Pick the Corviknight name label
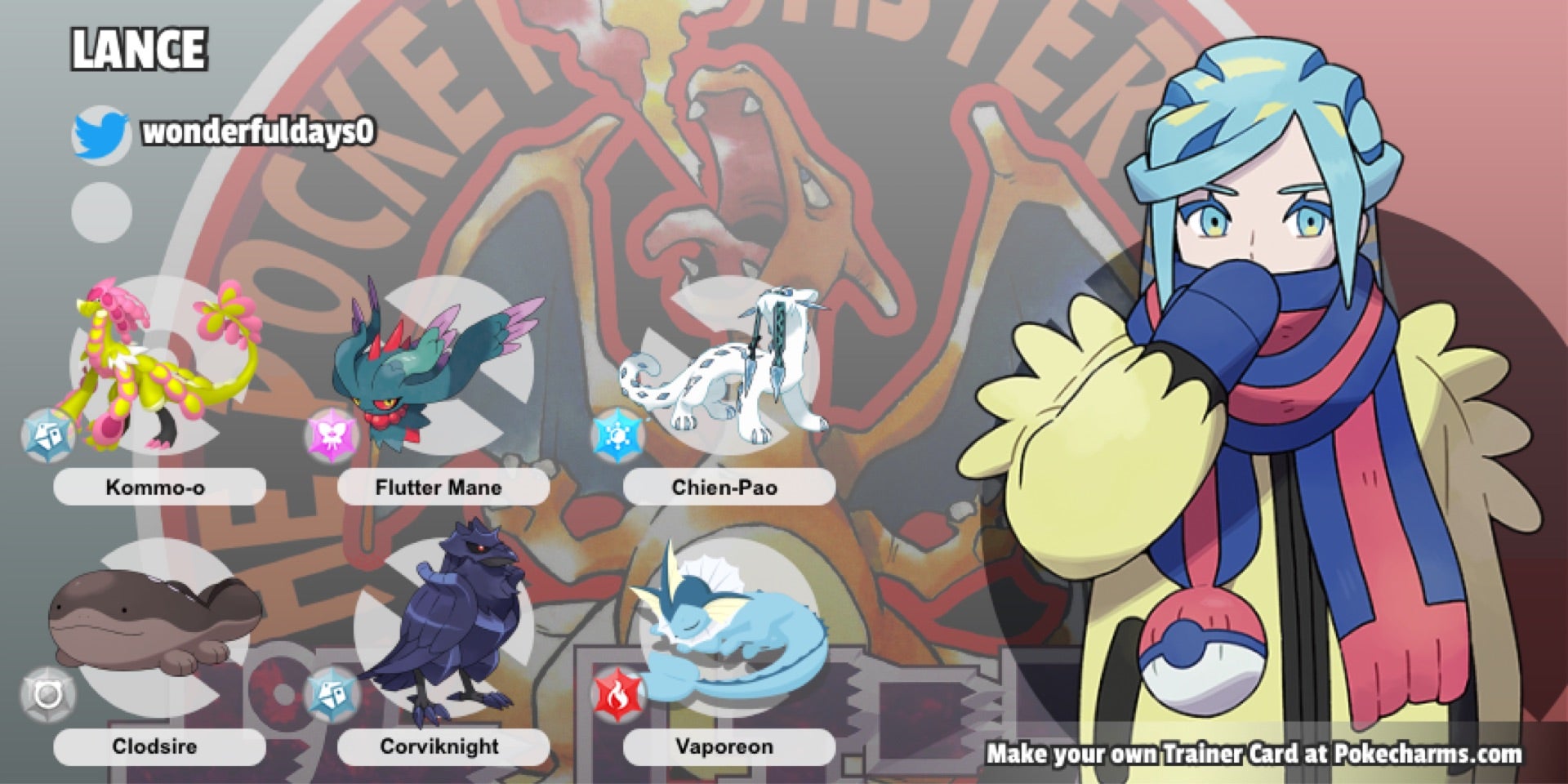The image size is (1568, 784). (x=439, y=746)
